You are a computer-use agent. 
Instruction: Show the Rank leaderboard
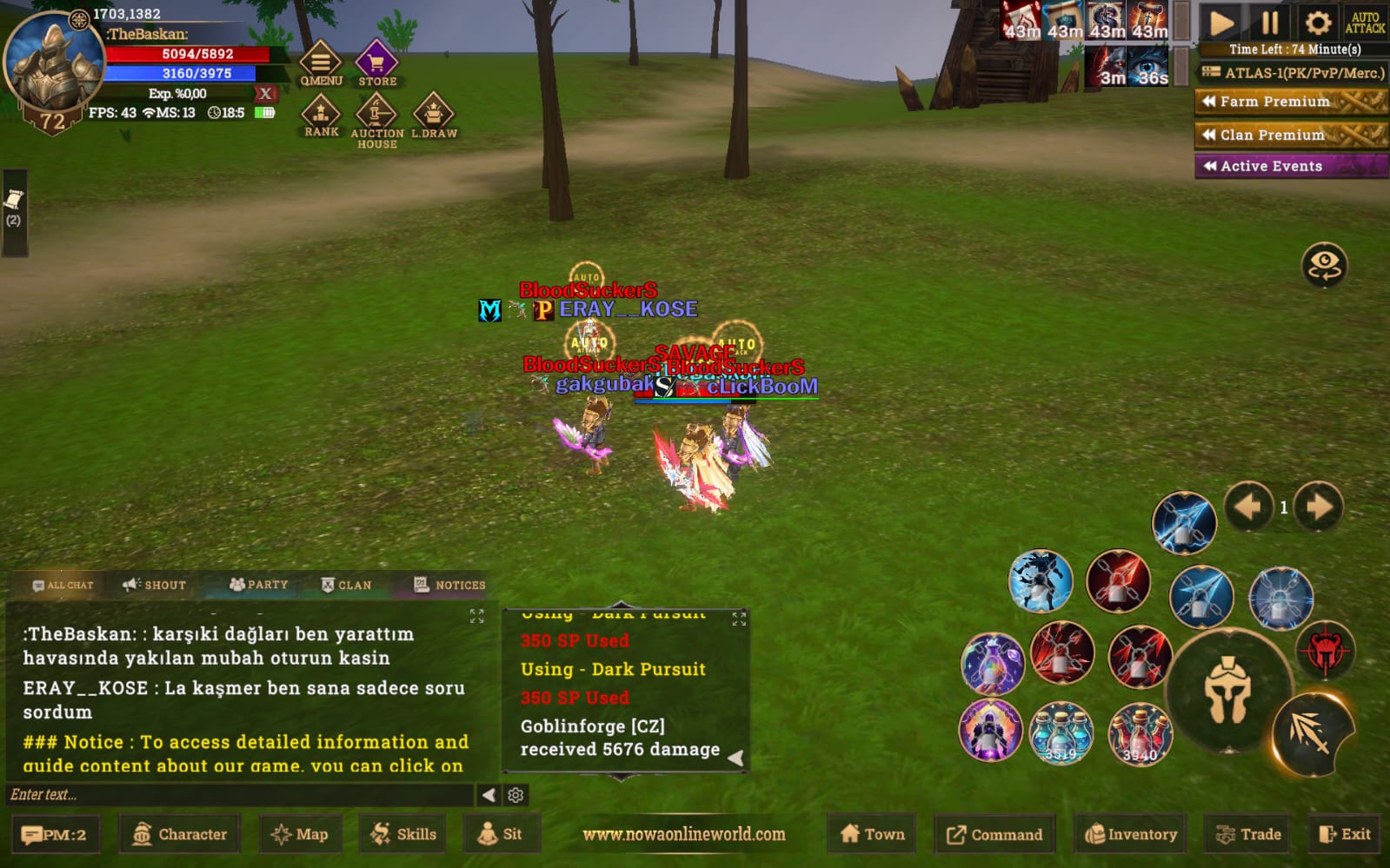(x=321, y=116)
